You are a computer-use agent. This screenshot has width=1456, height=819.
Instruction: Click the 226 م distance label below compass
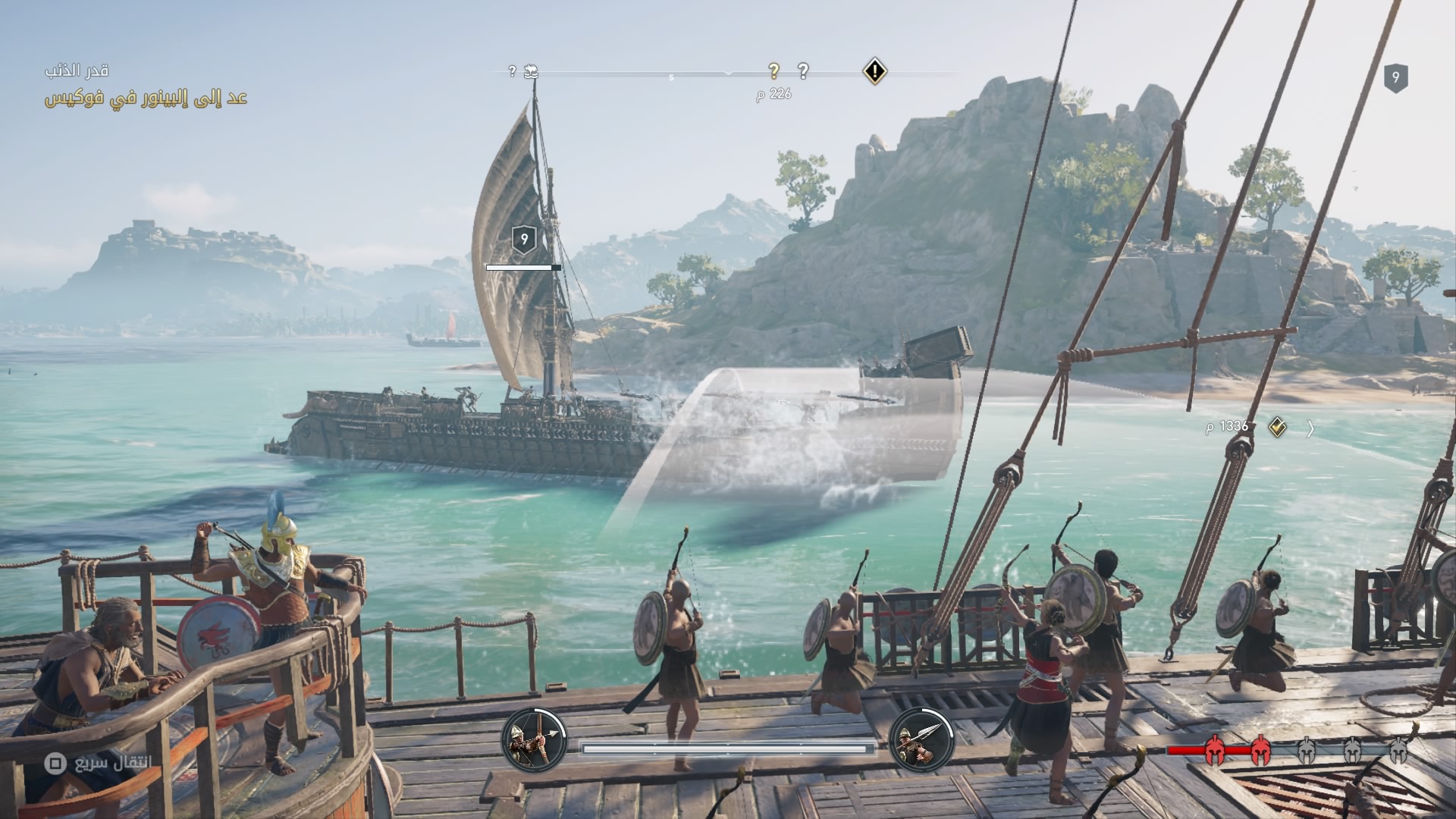pos(777,93)
